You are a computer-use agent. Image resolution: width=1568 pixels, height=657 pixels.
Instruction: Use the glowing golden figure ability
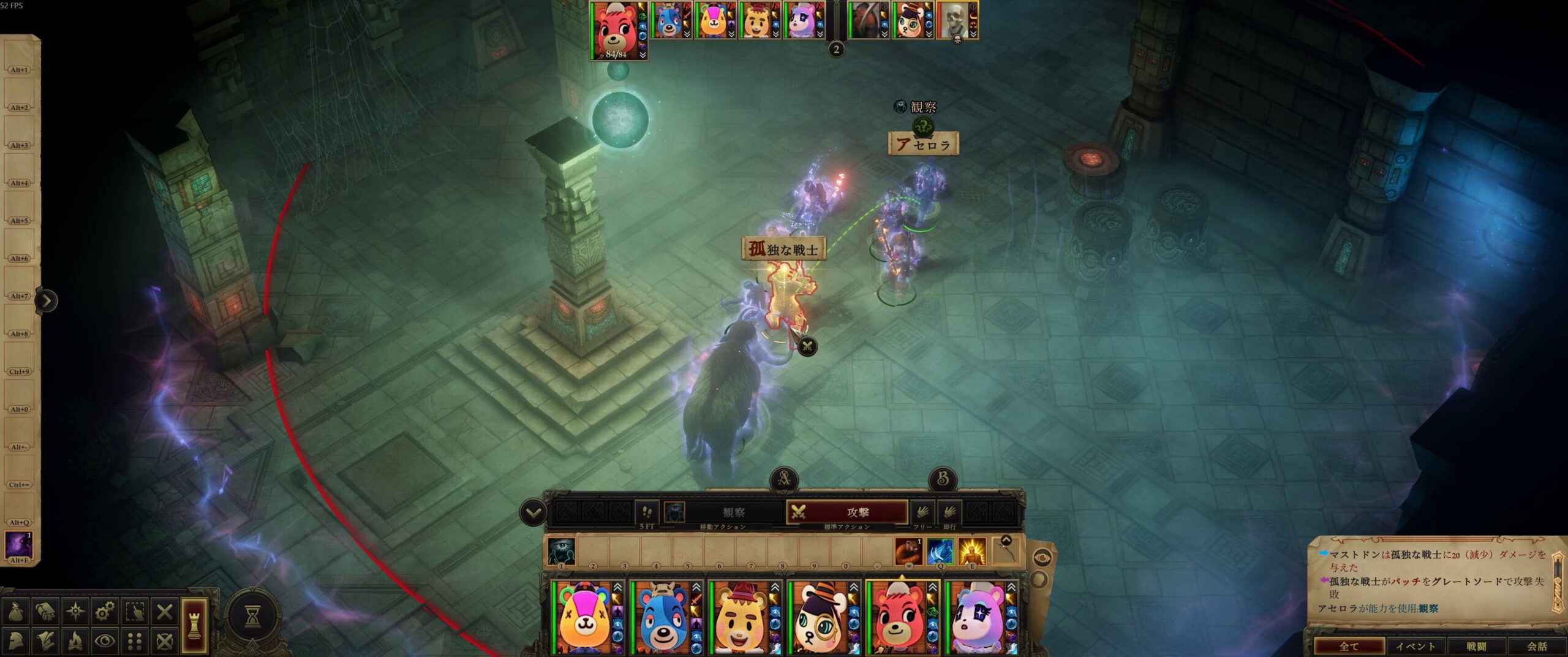972,552
